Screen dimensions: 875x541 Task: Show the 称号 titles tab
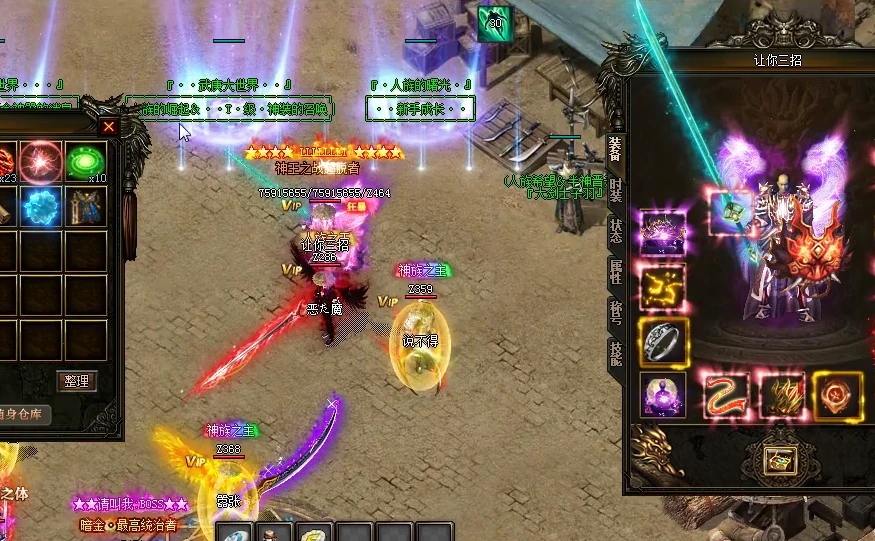614,310
